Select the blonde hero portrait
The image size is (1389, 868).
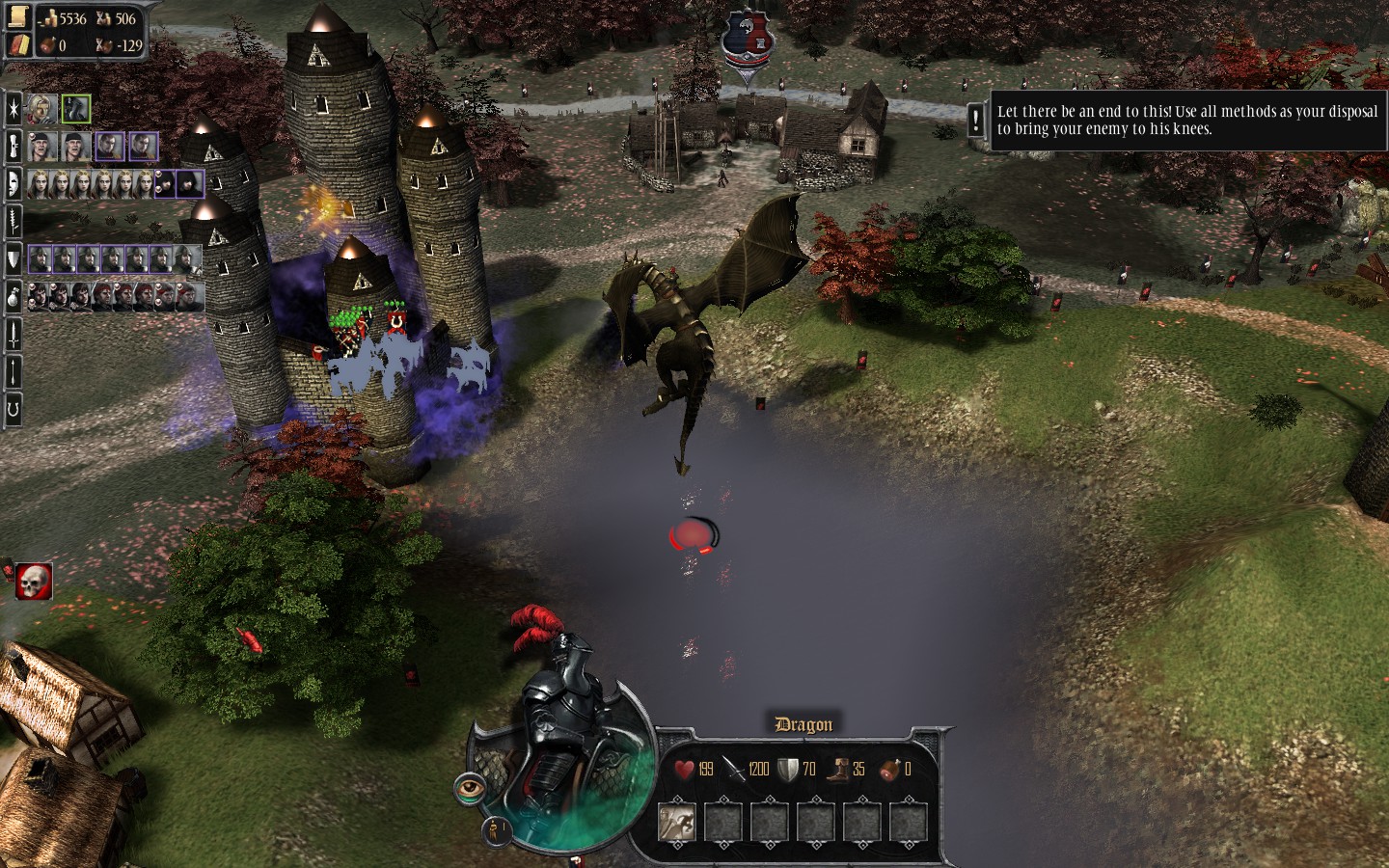point(41,108)
